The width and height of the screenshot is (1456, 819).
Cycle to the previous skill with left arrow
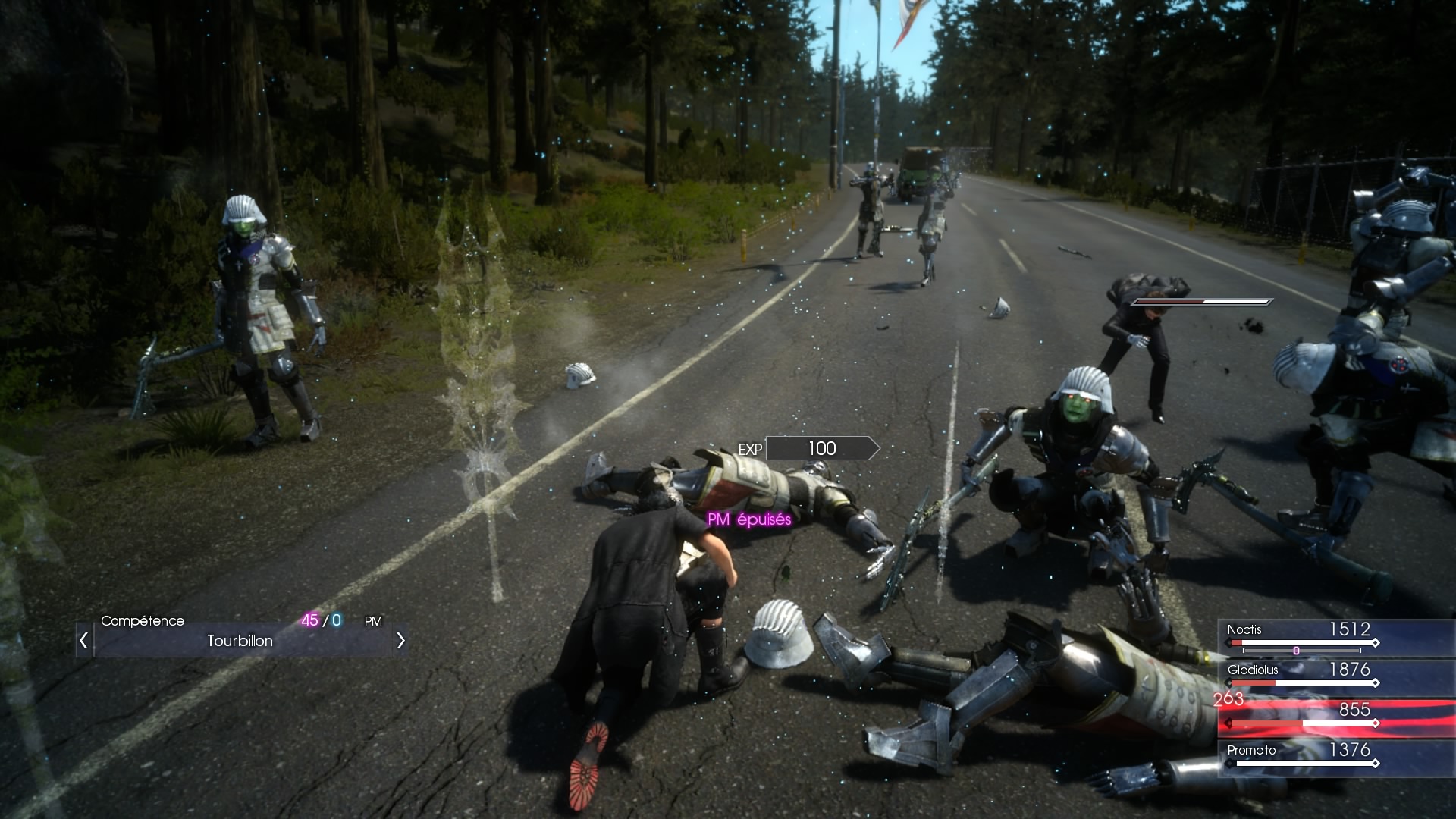tap(84, 641)
